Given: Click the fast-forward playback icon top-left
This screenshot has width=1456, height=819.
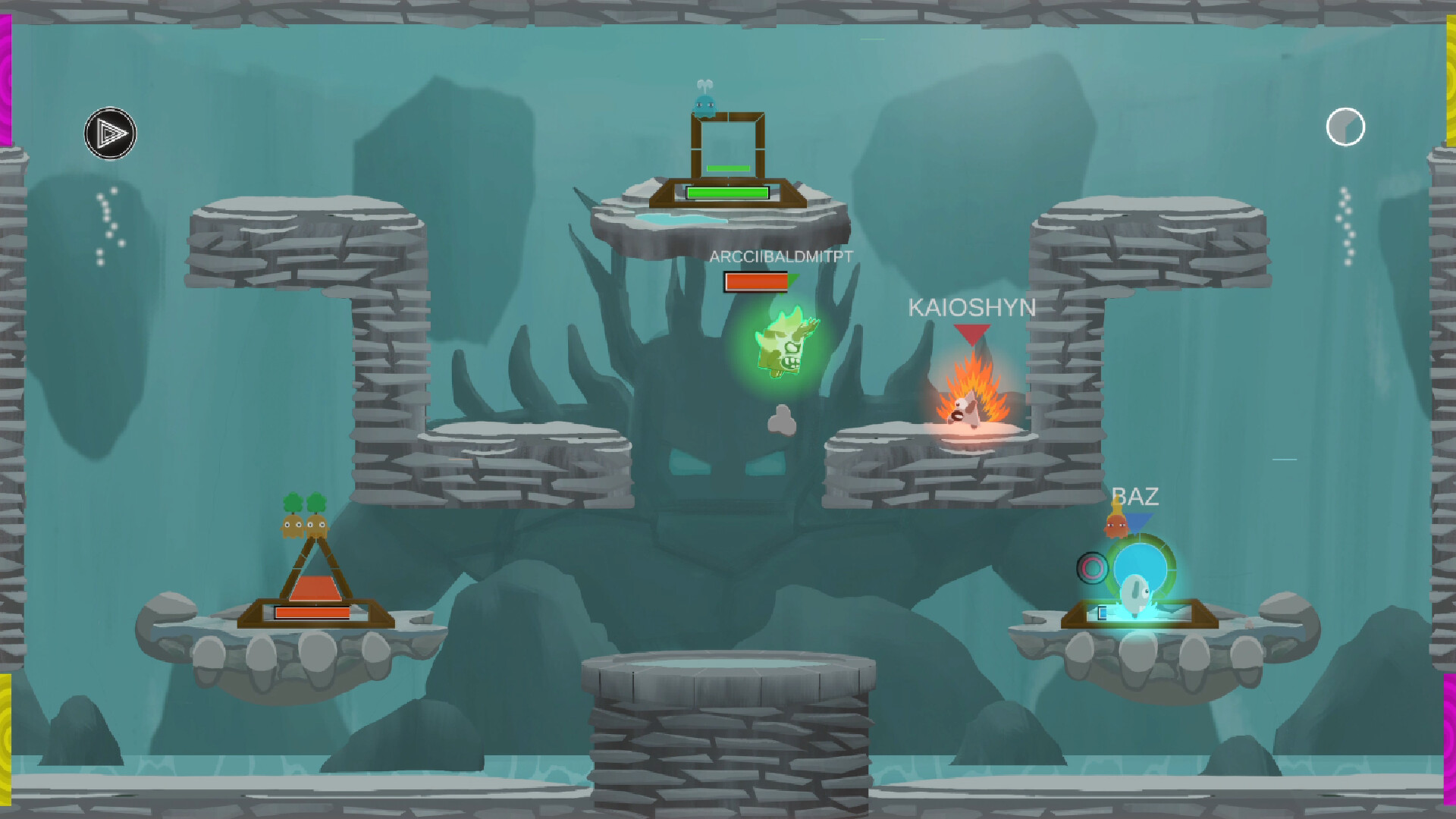Looking at the screenshot, I should [111, 133].
